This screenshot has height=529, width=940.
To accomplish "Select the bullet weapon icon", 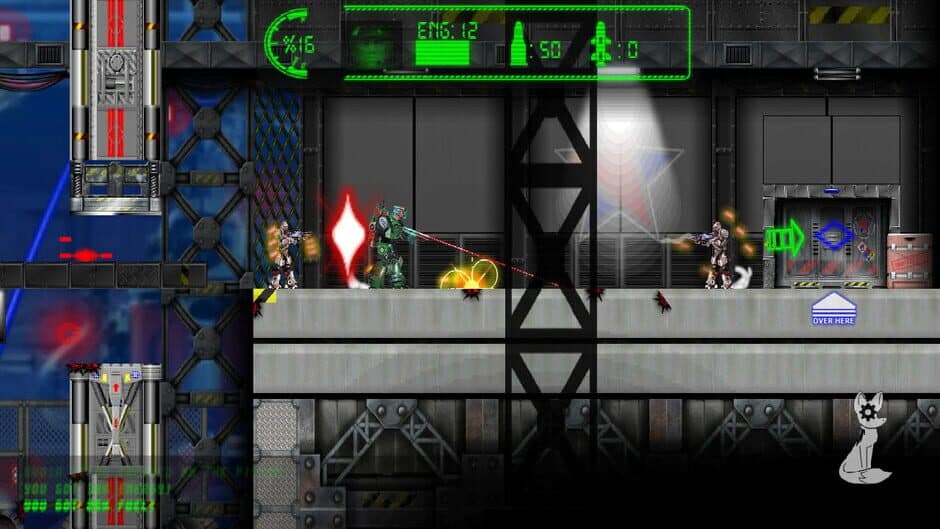I will click(519, 46).
